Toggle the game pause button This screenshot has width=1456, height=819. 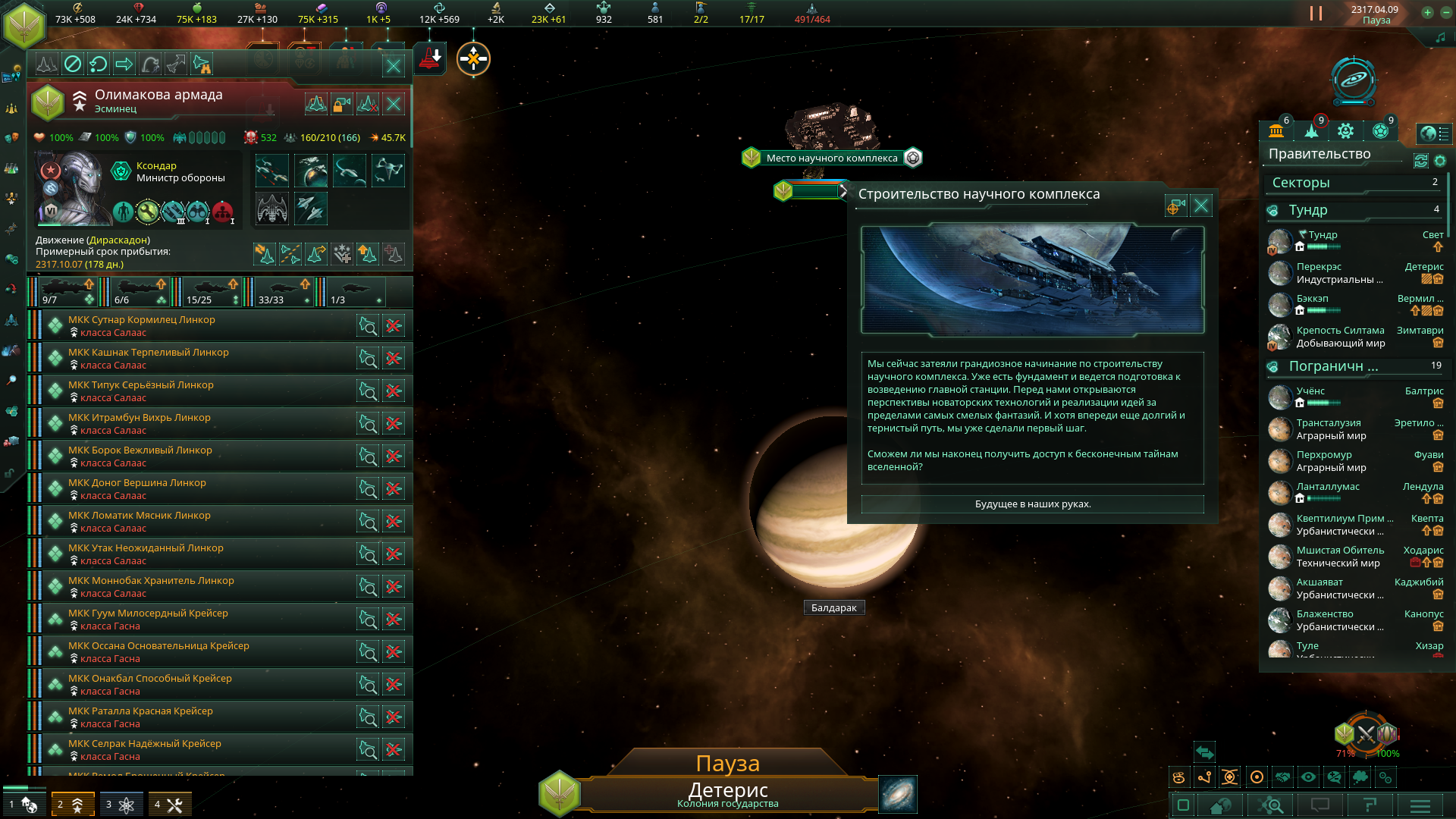coord(1316,14)
